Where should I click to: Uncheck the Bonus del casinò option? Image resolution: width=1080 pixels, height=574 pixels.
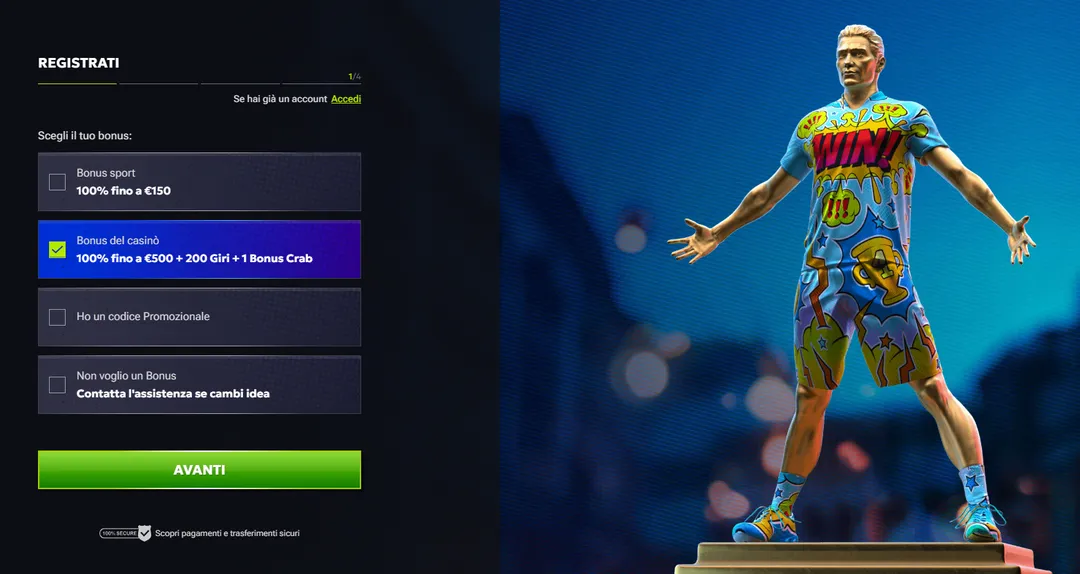[57, 249]
